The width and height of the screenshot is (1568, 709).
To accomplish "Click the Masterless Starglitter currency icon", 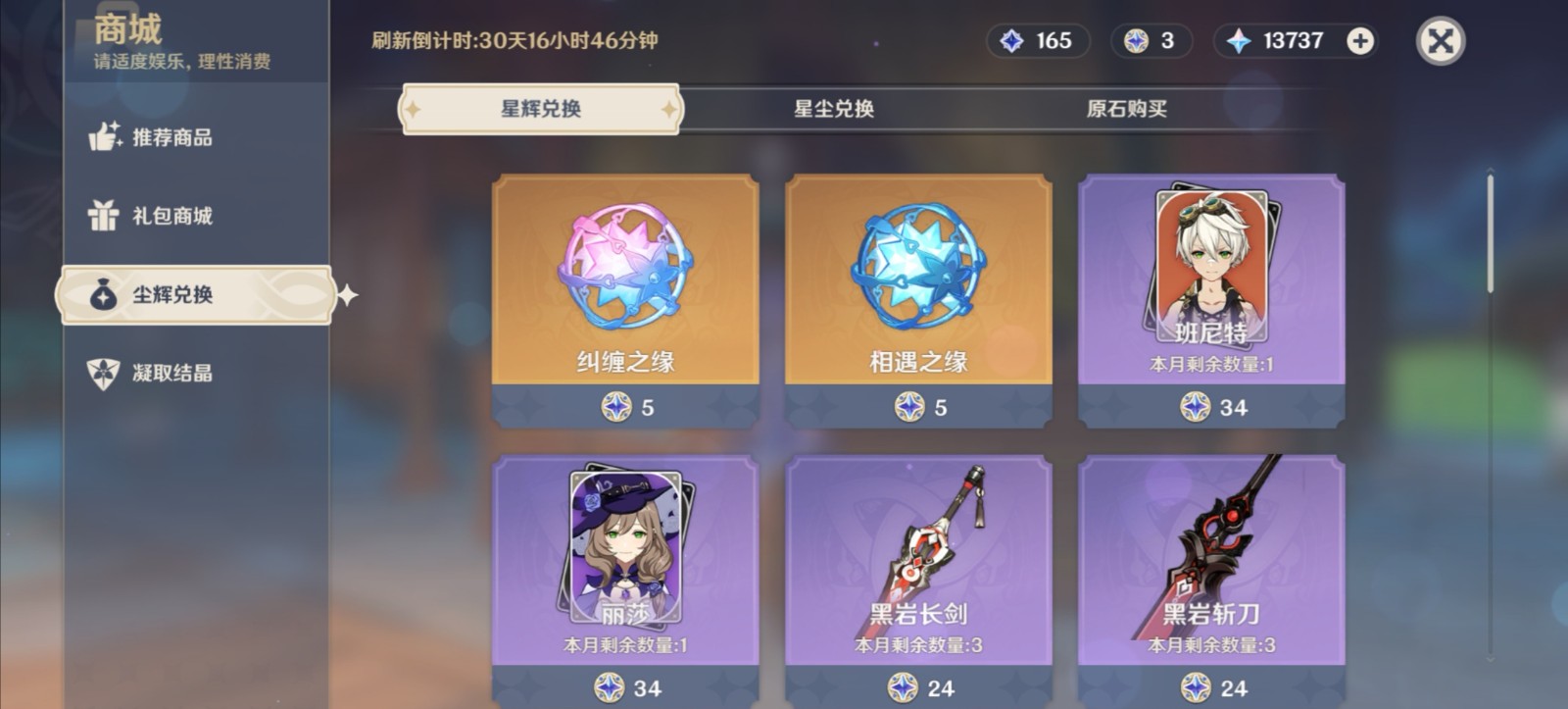I will click(x=1011, y=41).
